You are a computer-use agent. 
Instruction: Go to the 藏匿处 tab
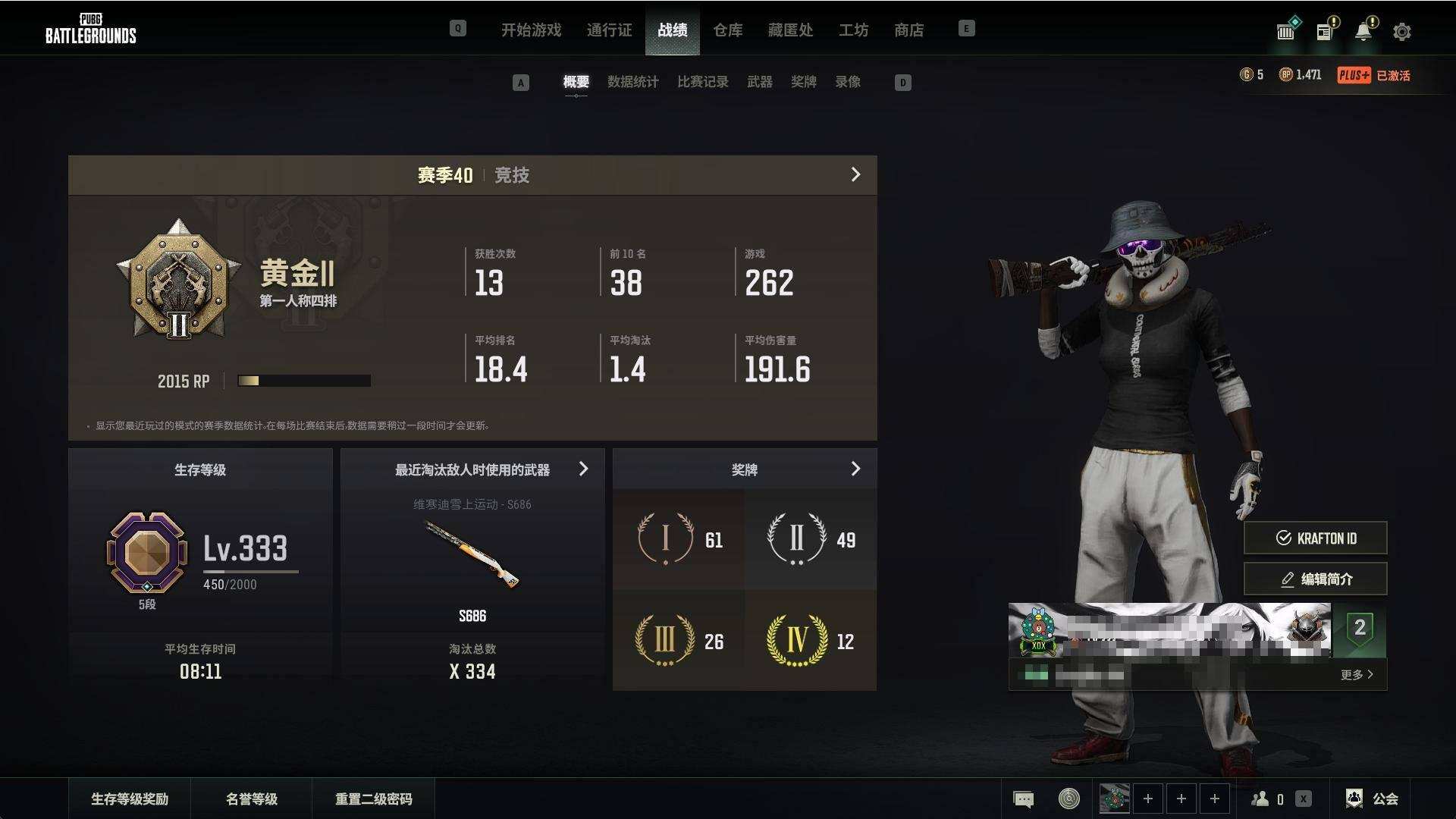790,30
